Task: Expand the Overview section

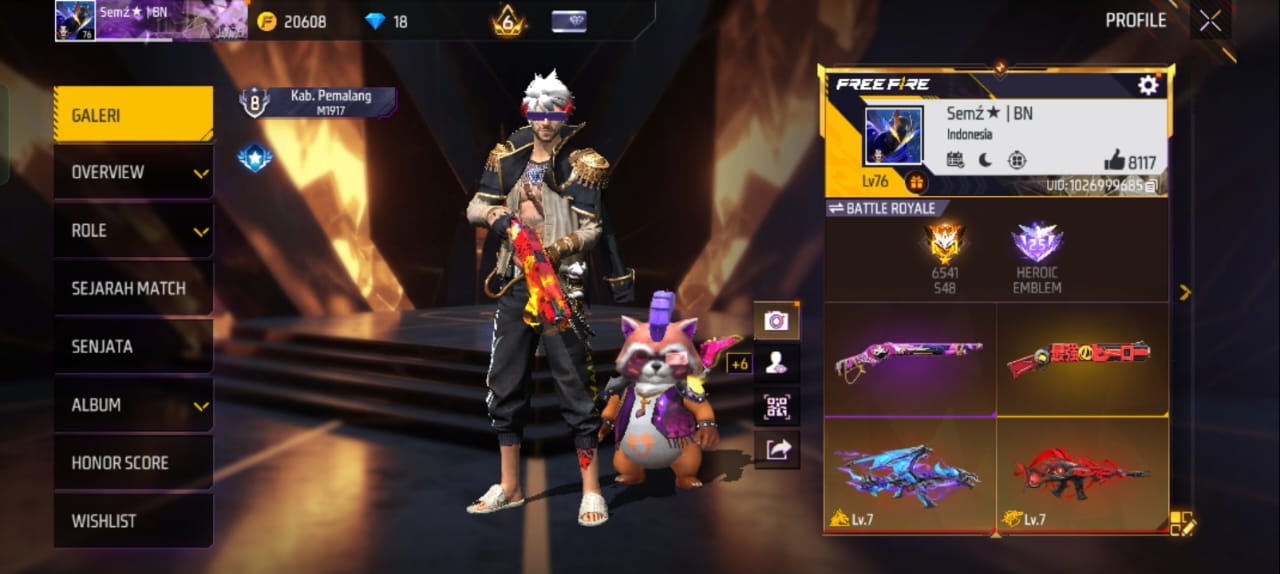Action: click(133, 172)
